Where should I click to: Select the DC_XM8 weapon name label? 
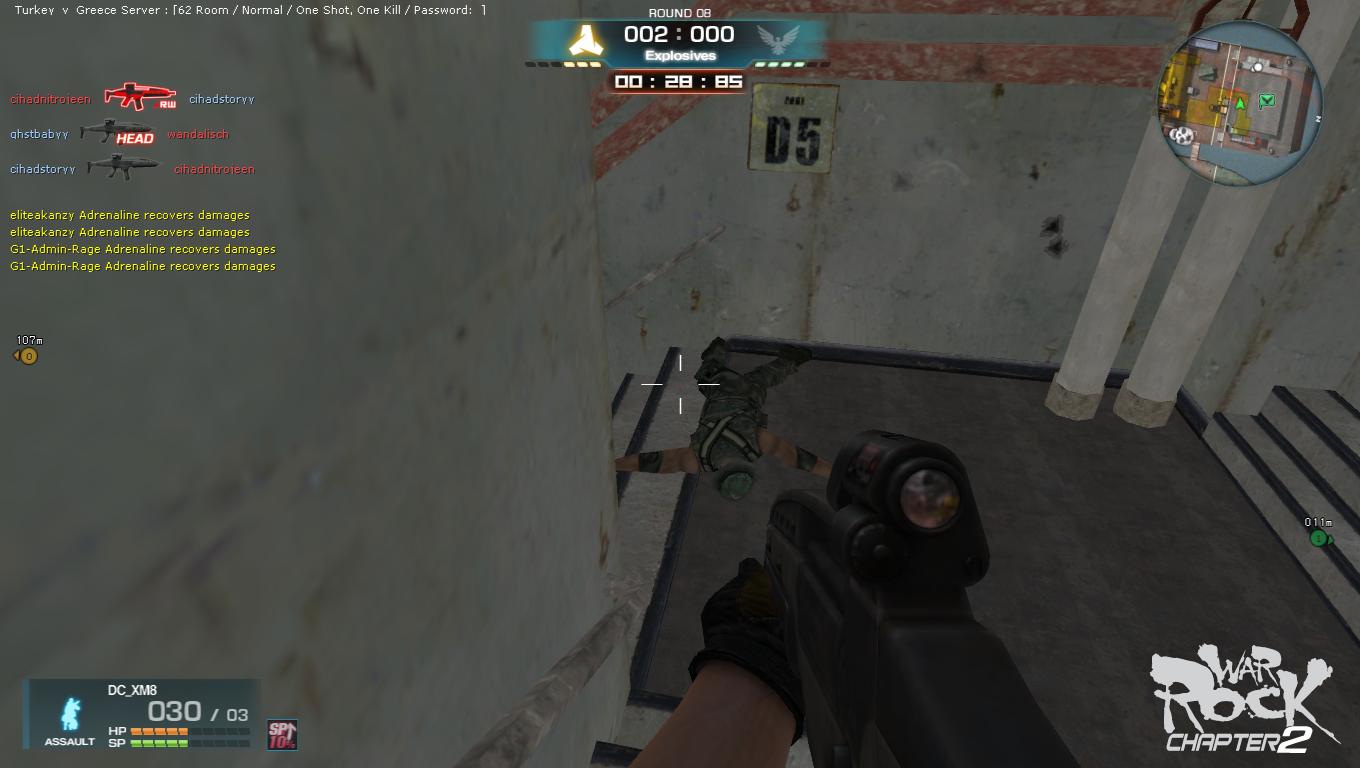coord(132,690)
